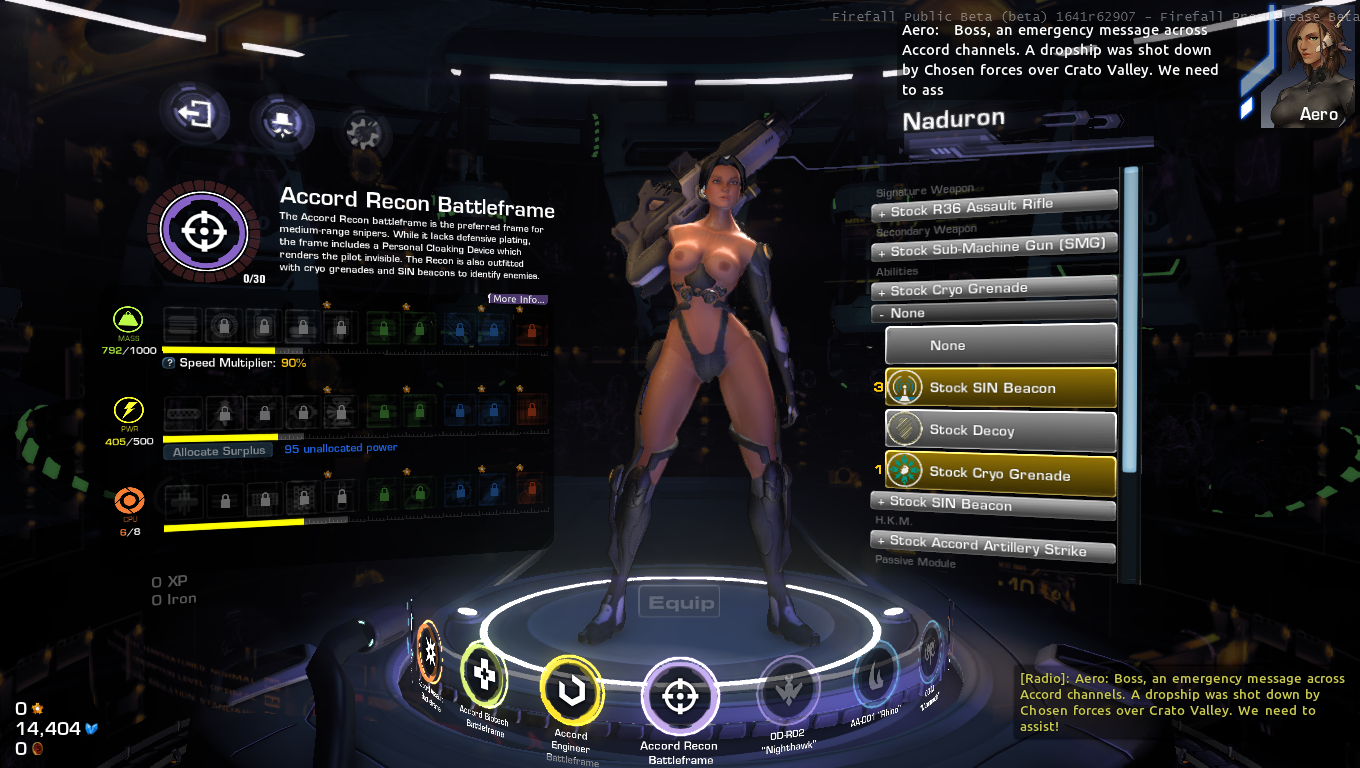The height and width of the screenshot is (768, 1360).
Task: Click the exit arrow icon button
Action: pos(195,114)
